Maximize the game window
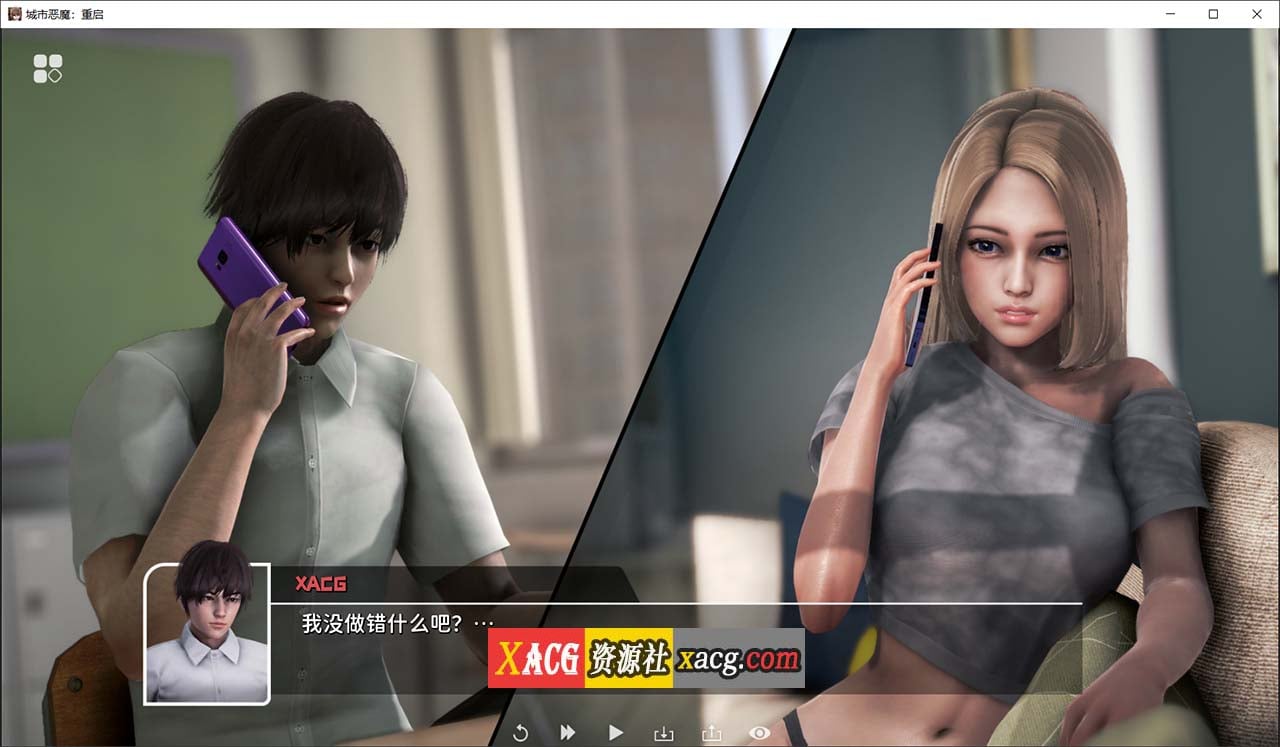 1213,14
